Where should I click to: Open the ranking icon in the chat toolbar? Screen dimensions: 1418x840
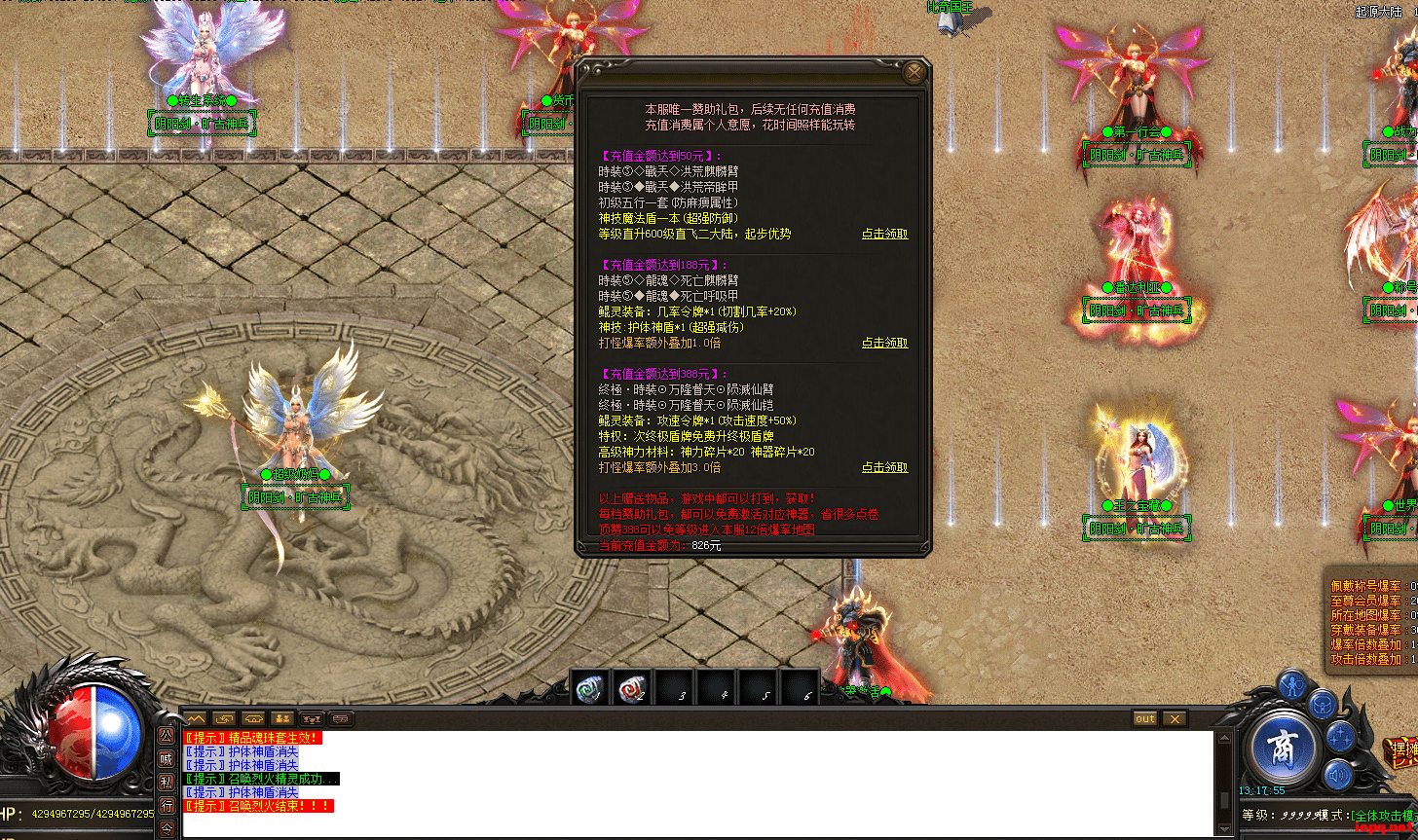[x=311, y=719]
